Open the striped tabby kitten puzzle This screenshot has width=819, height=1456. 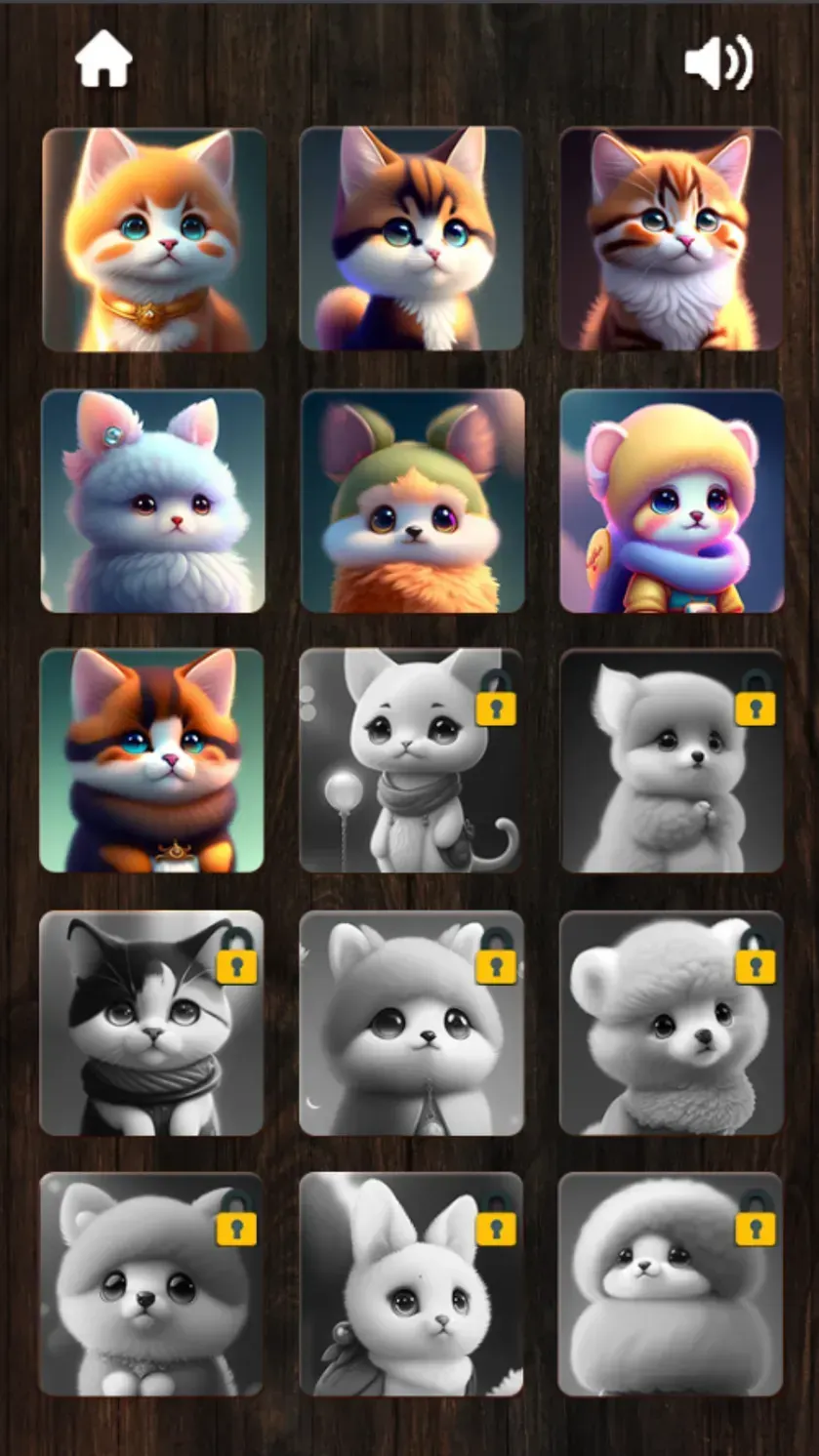coord(671,239)
